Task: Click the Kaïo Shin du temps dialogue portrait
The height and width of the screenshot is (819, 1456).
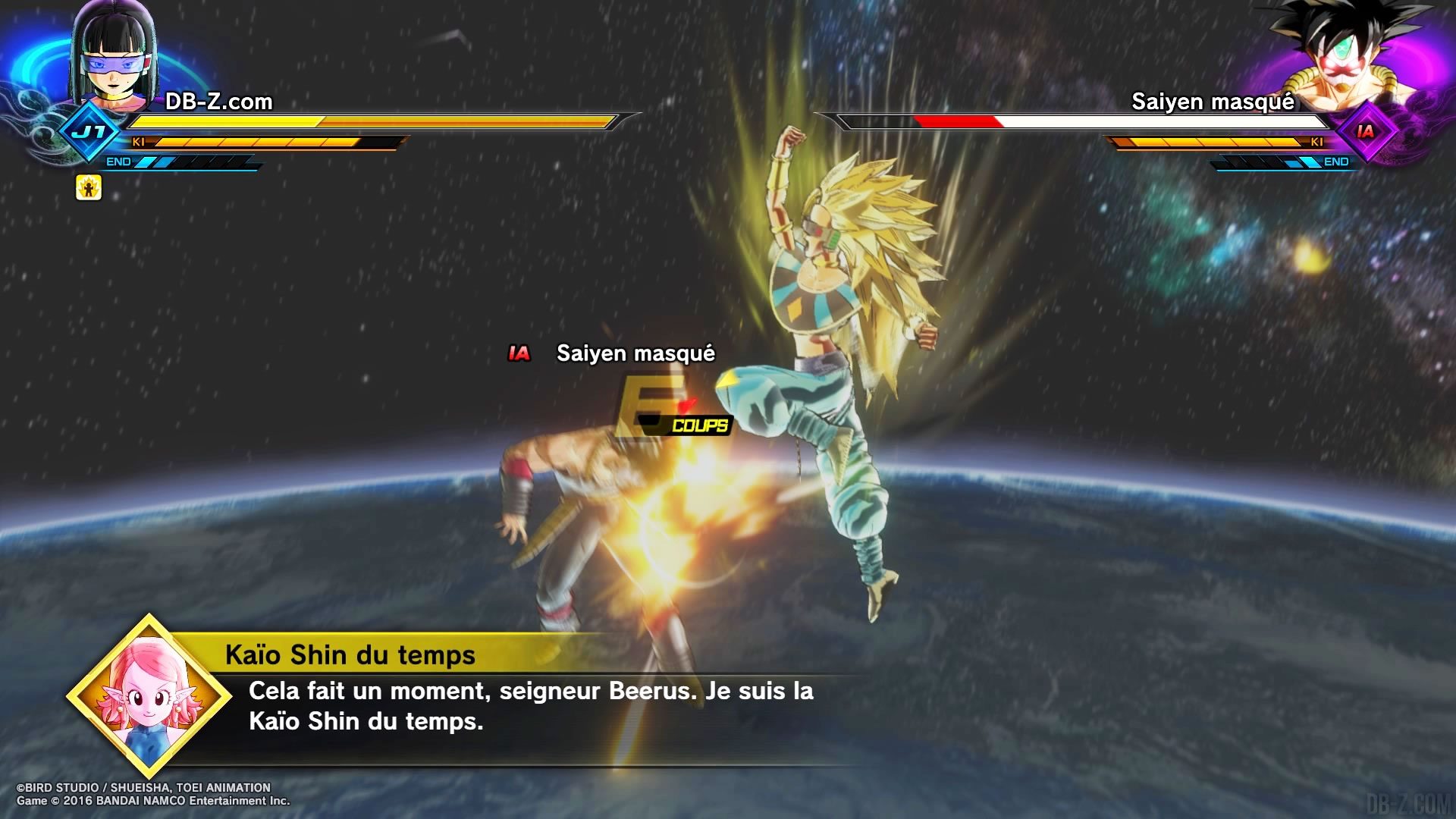Action: [149, 696]
